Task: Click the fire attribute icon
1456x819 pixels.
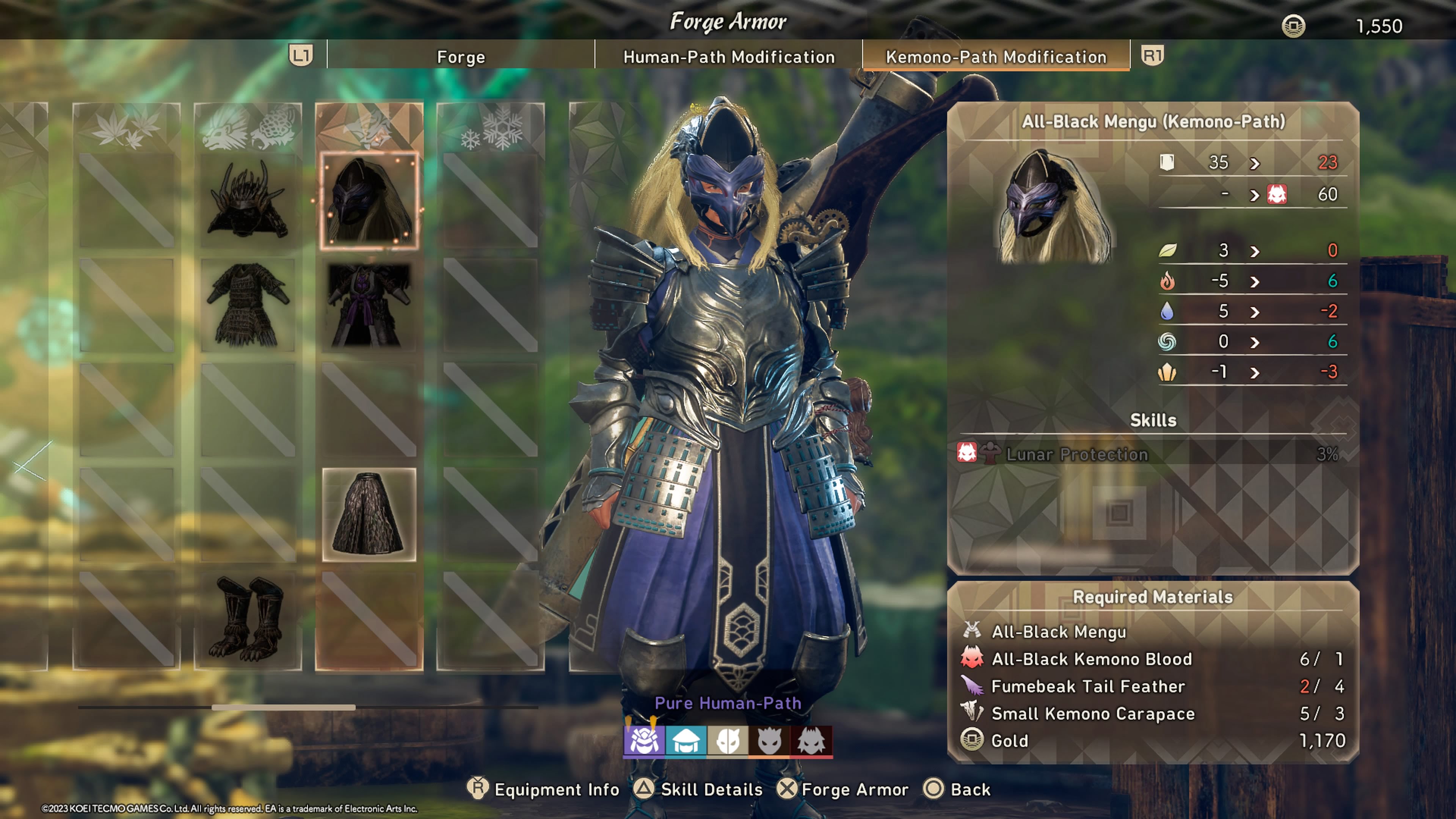Action: [x=1167, y=281]
